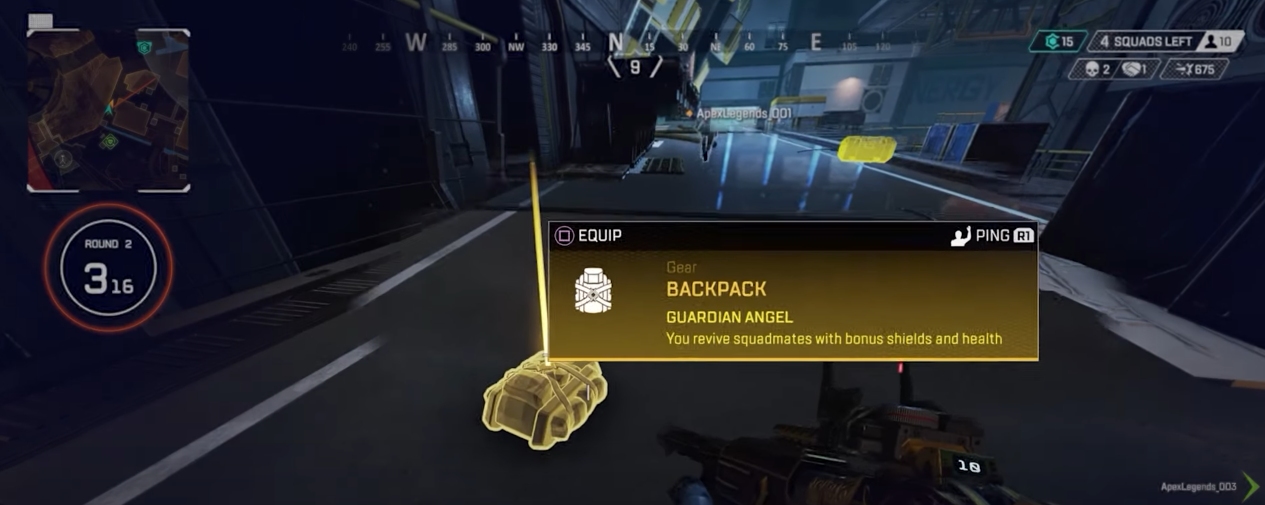Viewport: 1265px width, 505px height.
Task: Click the green arrow beside ApexLegends_003
Action: pyautogui.click(x=1250, y=487)
